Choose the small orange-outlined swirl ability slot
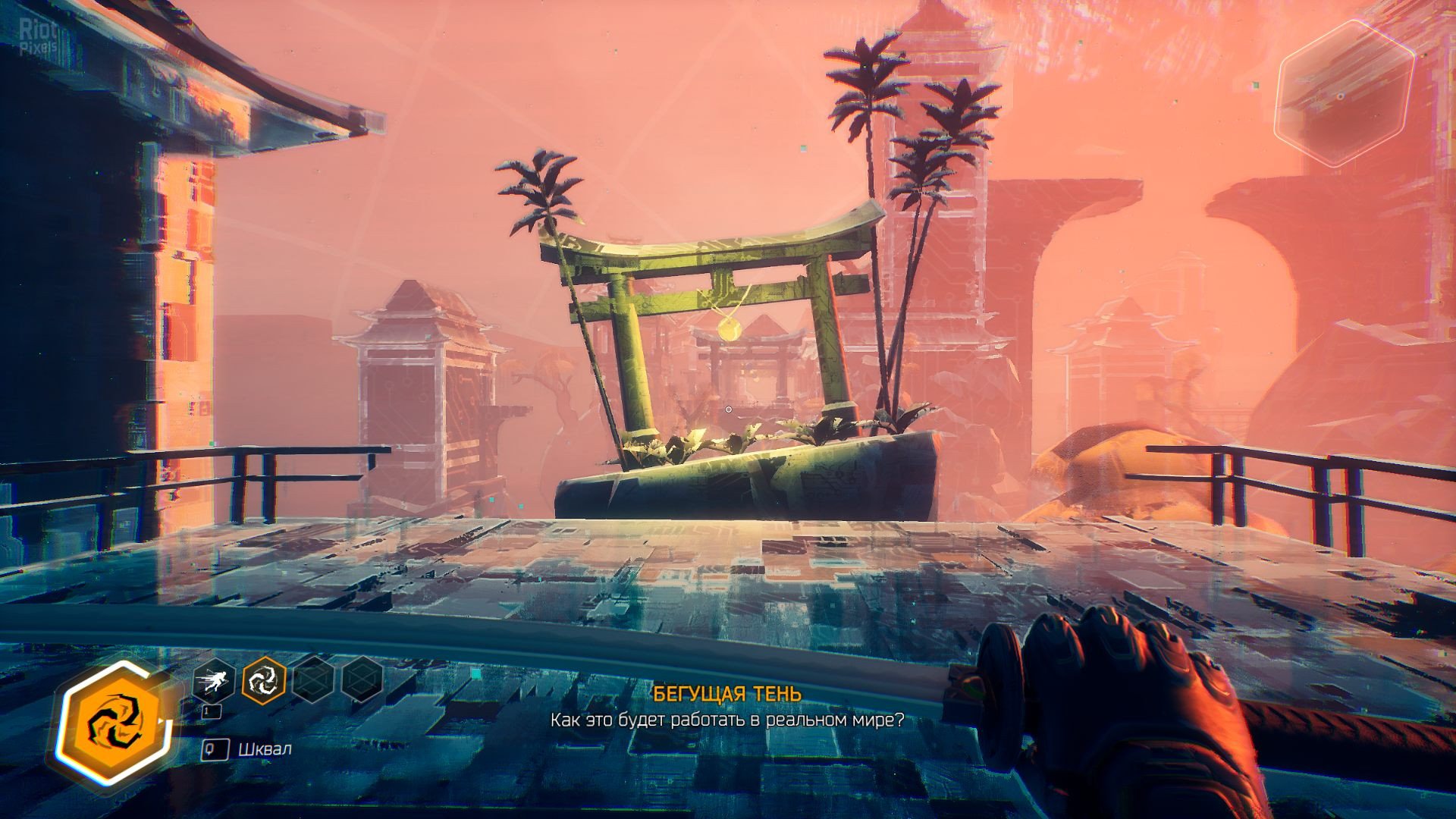Screen dimensions: 1456x819 click(264, 680)
